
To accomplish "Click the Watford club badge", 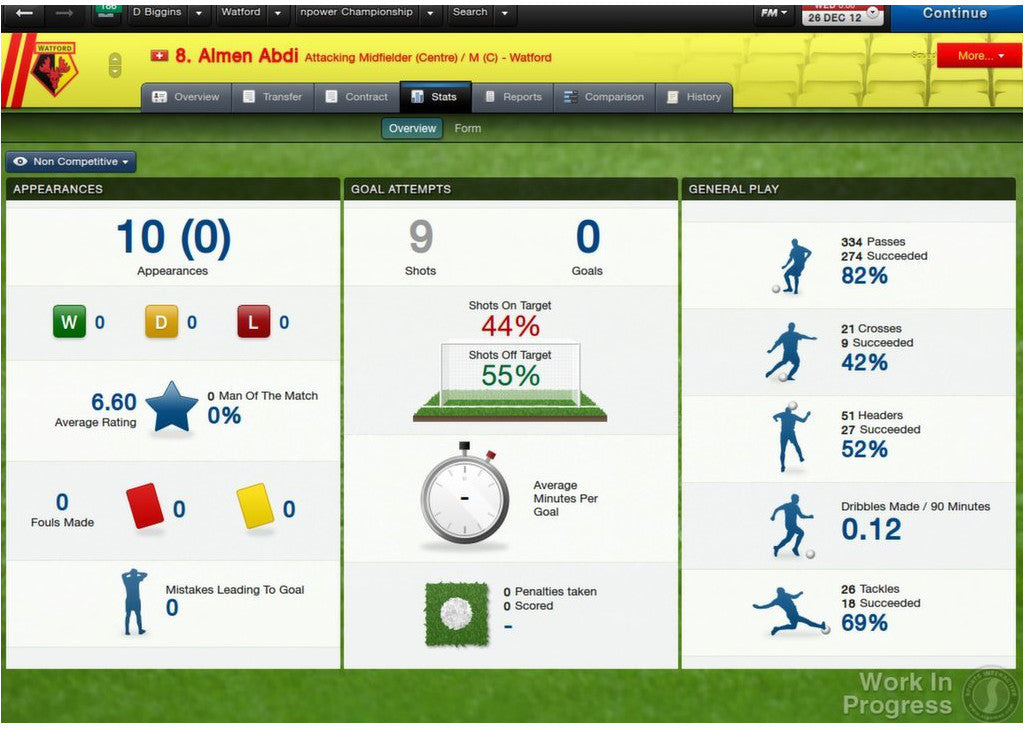I will point(53,68).
